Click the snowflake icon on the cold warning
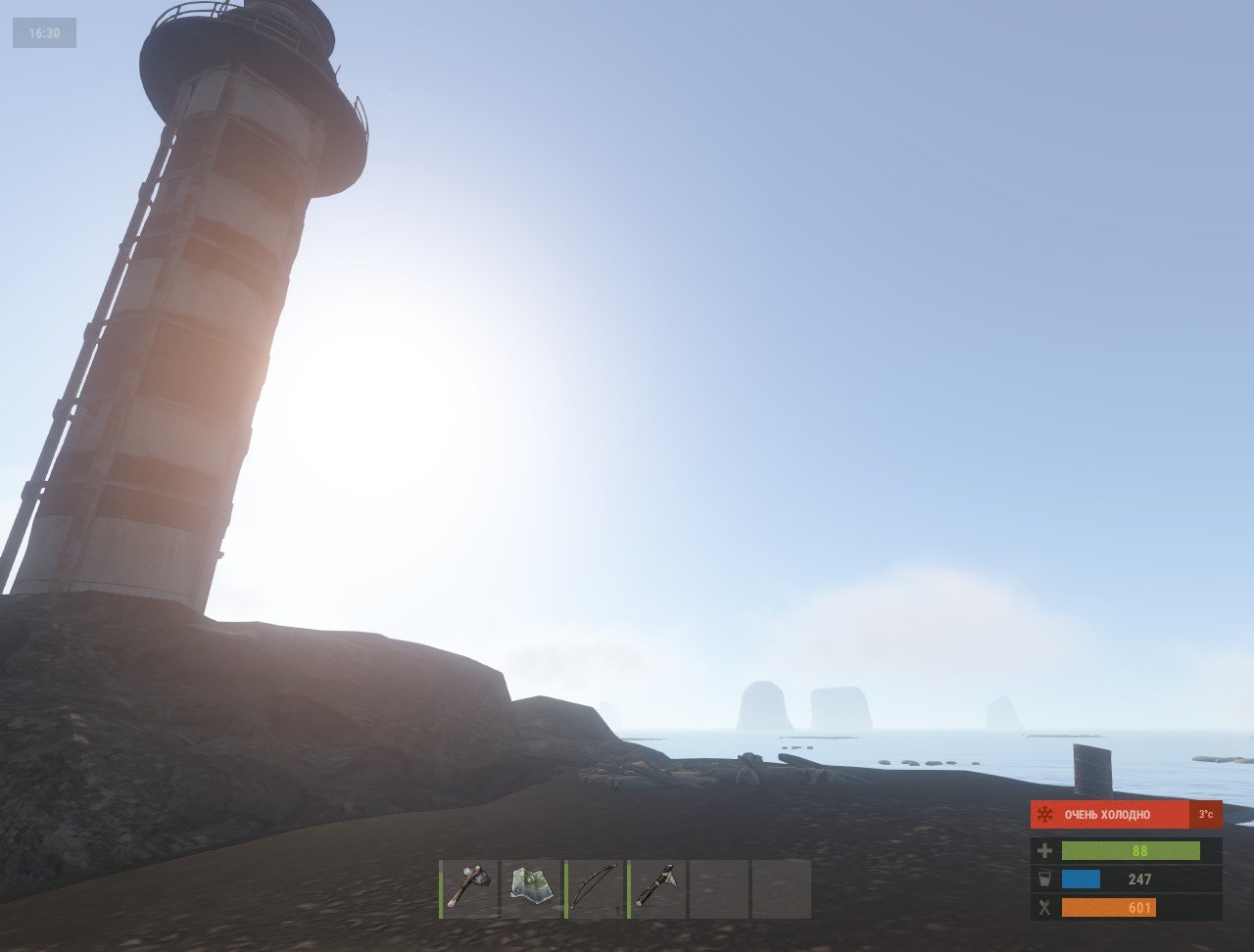The width and height of the screenshot is (1254, 952). pyautogui.click(x=1046, y=814)
